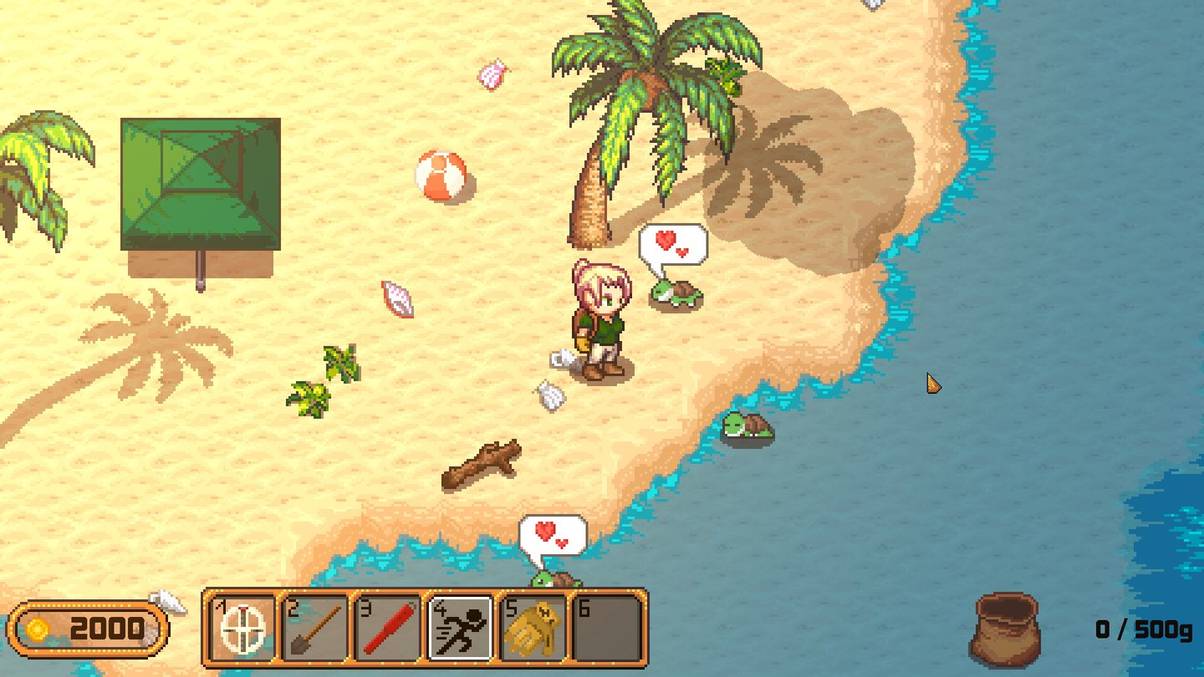This screenshot has width=1204, height=677.
Task: Activate the running figure sprint slot
Action: [x=461, y=628]
